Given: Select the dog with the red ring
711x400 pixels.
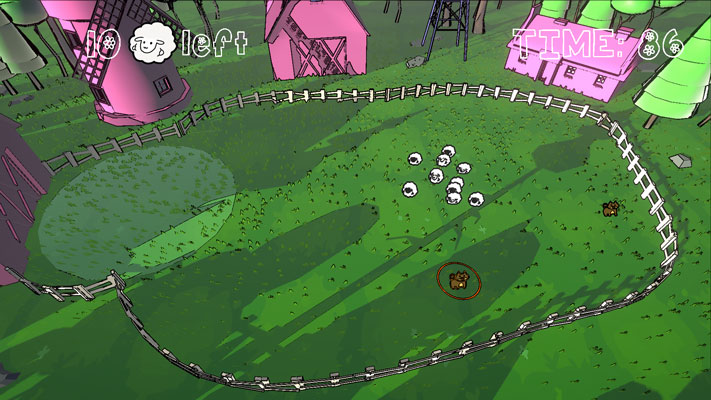Looking at the screenshot, I should [458, 280].
